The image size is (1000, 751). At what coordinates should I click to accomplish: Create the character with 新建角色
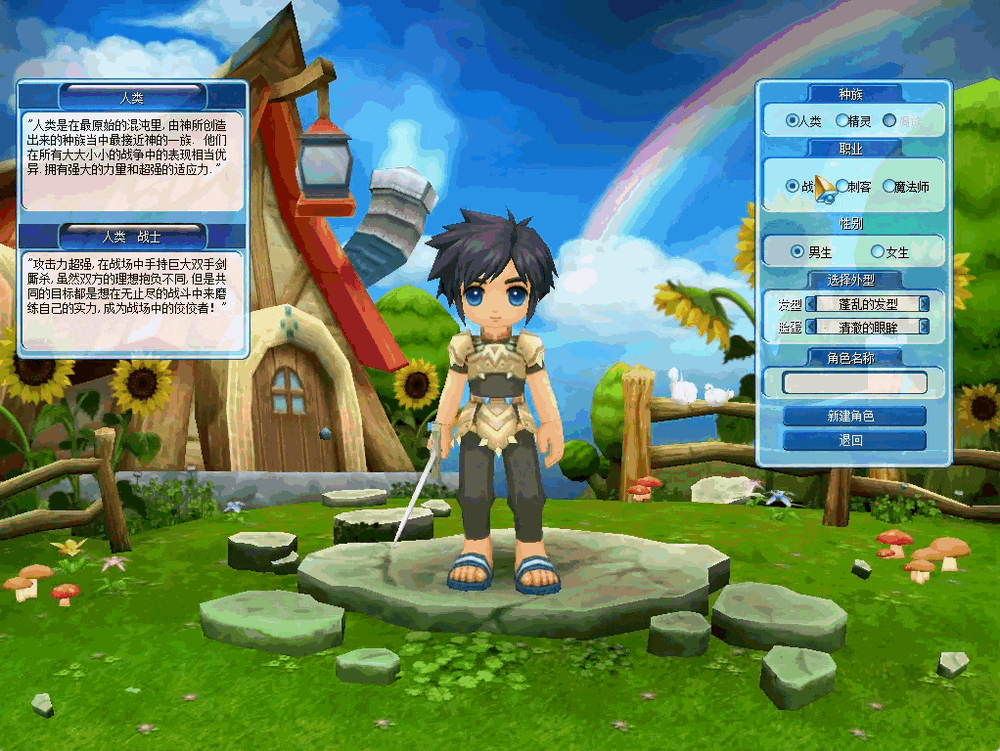[x=855, y=416]
